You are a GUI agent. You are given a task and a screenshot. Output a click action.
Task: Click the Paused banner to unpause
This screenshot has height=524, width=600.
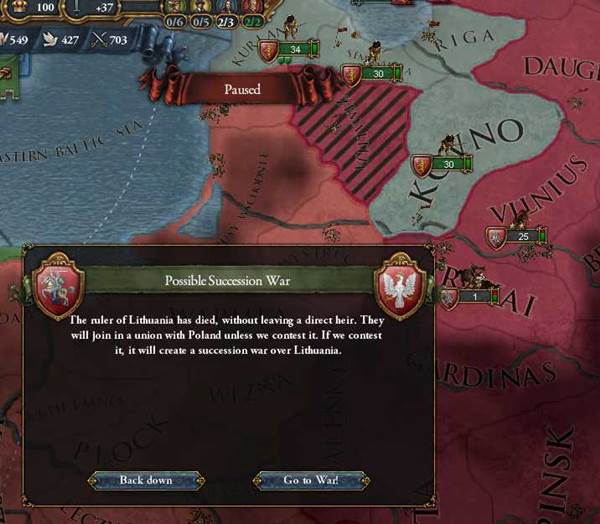point(242,89)
